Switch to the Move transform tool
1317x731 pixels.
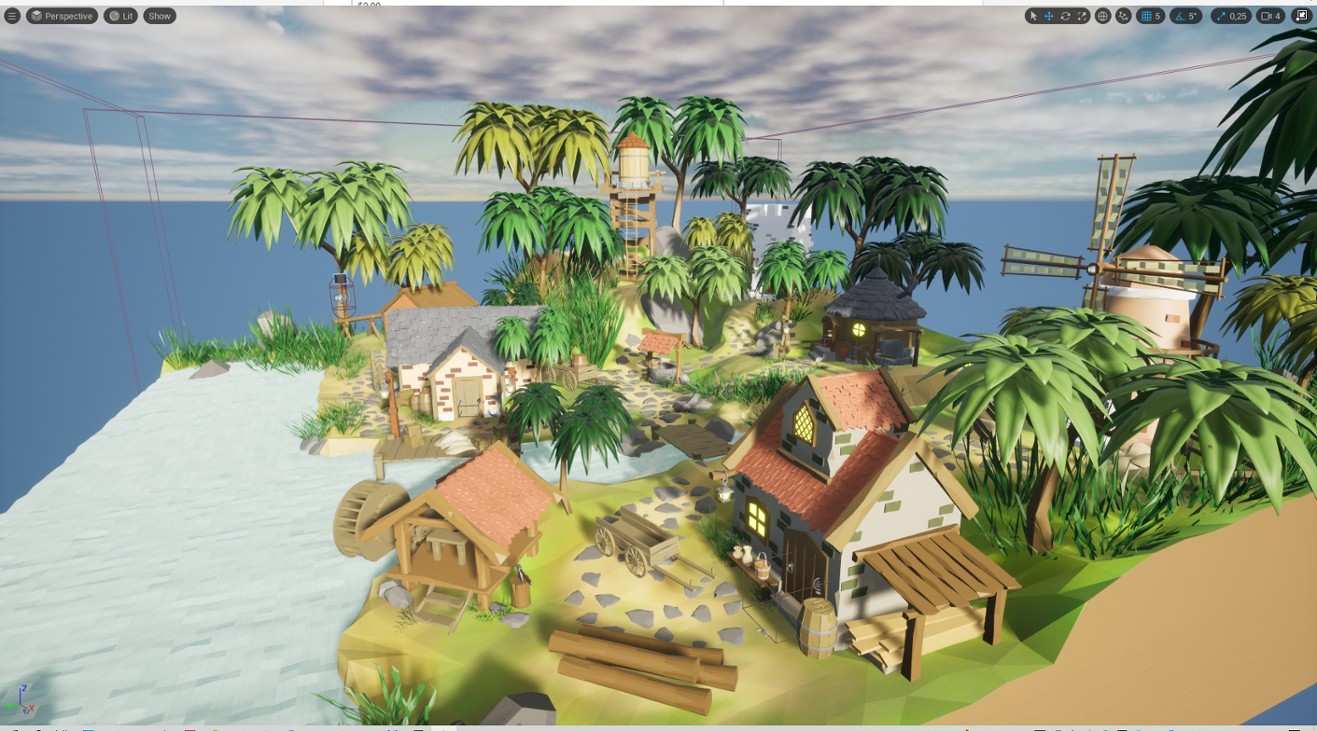coord(1047,15)
